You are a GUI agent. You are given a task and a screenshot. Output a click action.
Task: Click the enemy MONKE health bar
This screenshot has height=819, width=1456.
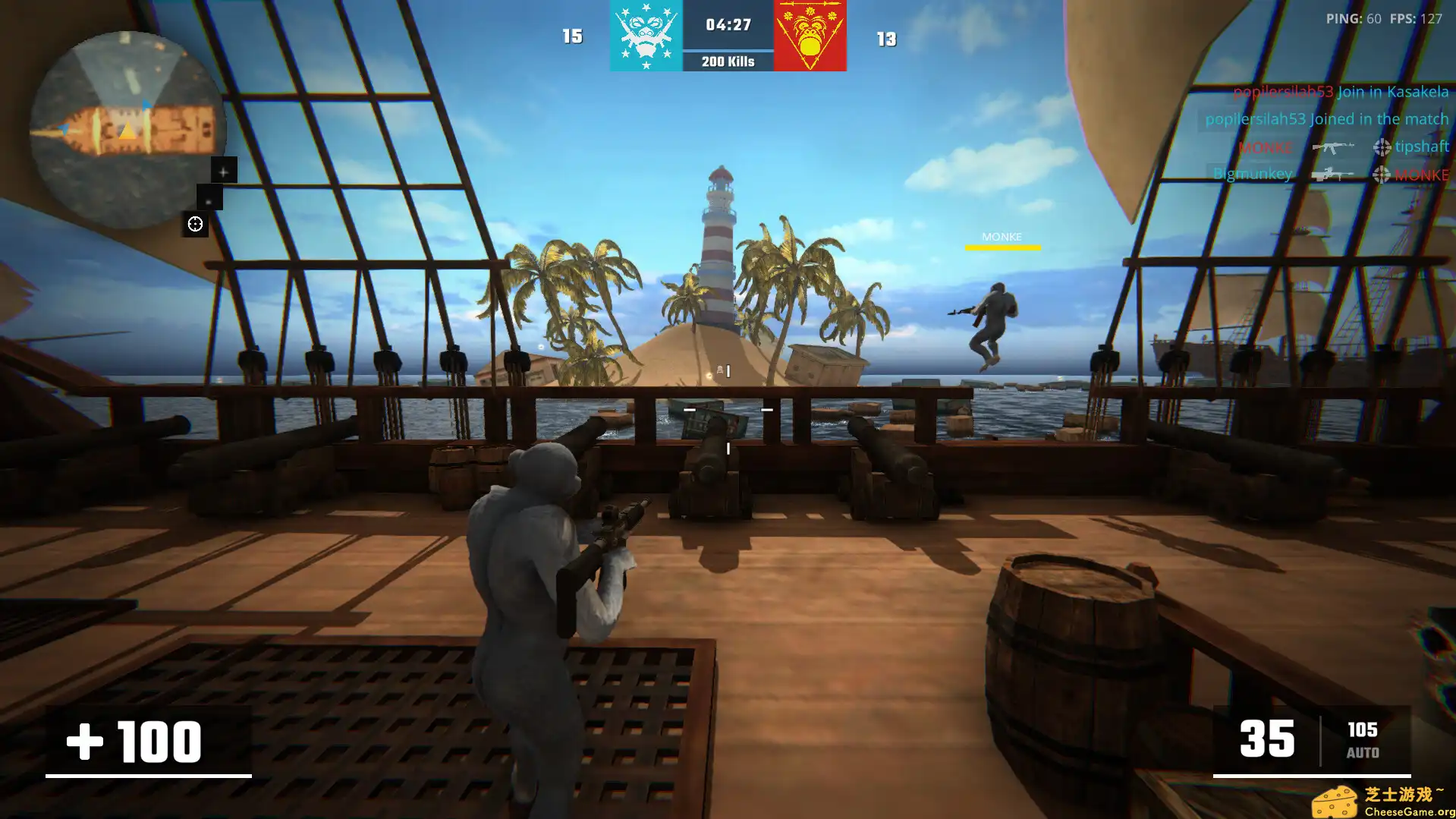point(1002,247)
